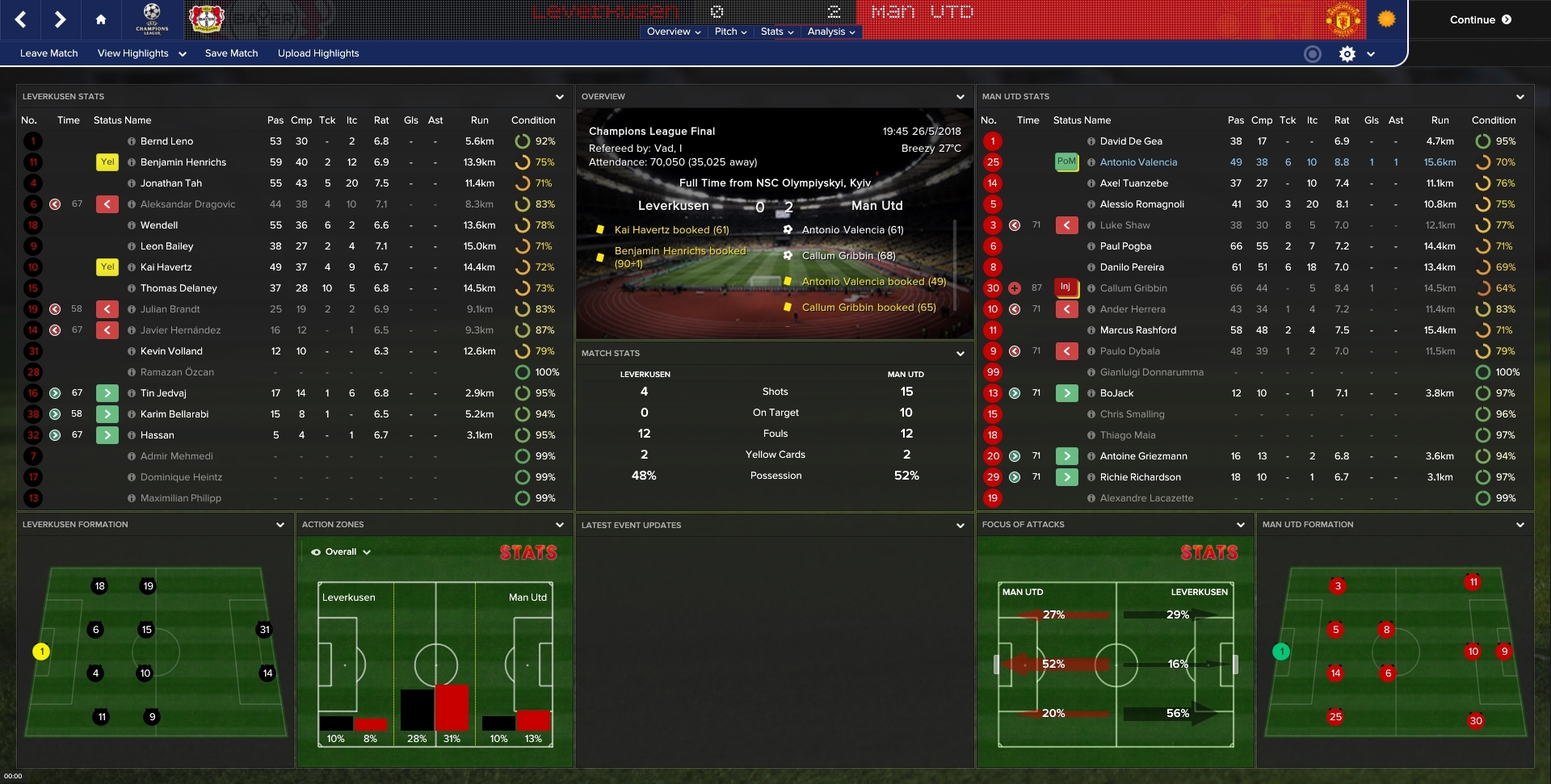Click Callum Gribbin's injury icon
The height and width of the screenshot is (784, 1551).
pyautogui.click(x=1067, y=288)
